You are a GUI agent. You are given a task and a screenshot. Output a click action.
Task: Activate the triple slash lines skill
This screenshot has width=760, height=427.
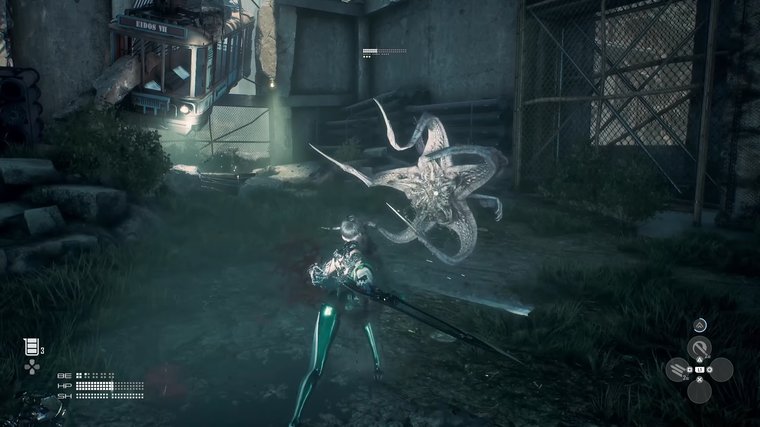coord(677,370)
